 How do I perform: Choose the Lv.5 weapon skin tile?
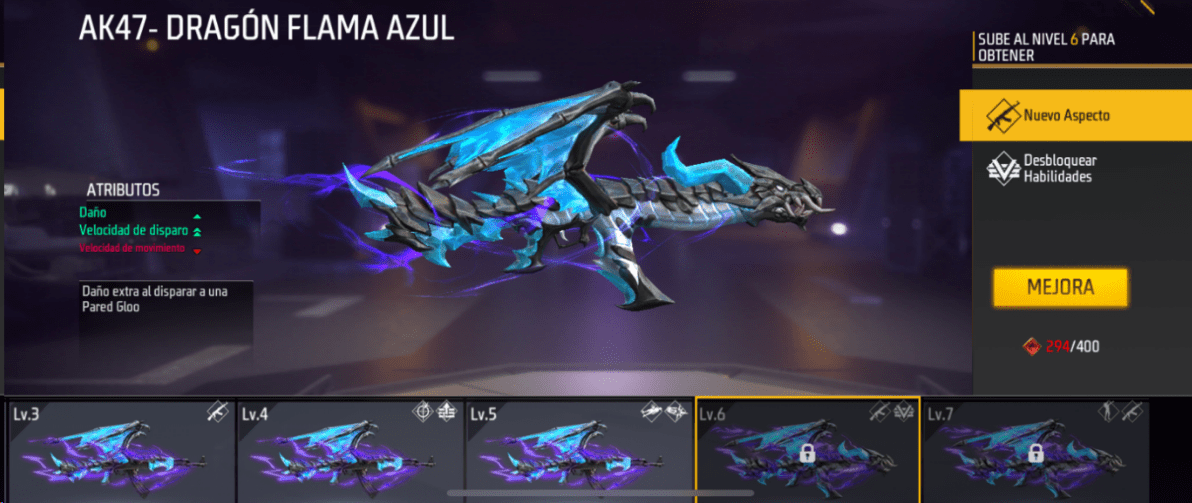tap(578, 450)
